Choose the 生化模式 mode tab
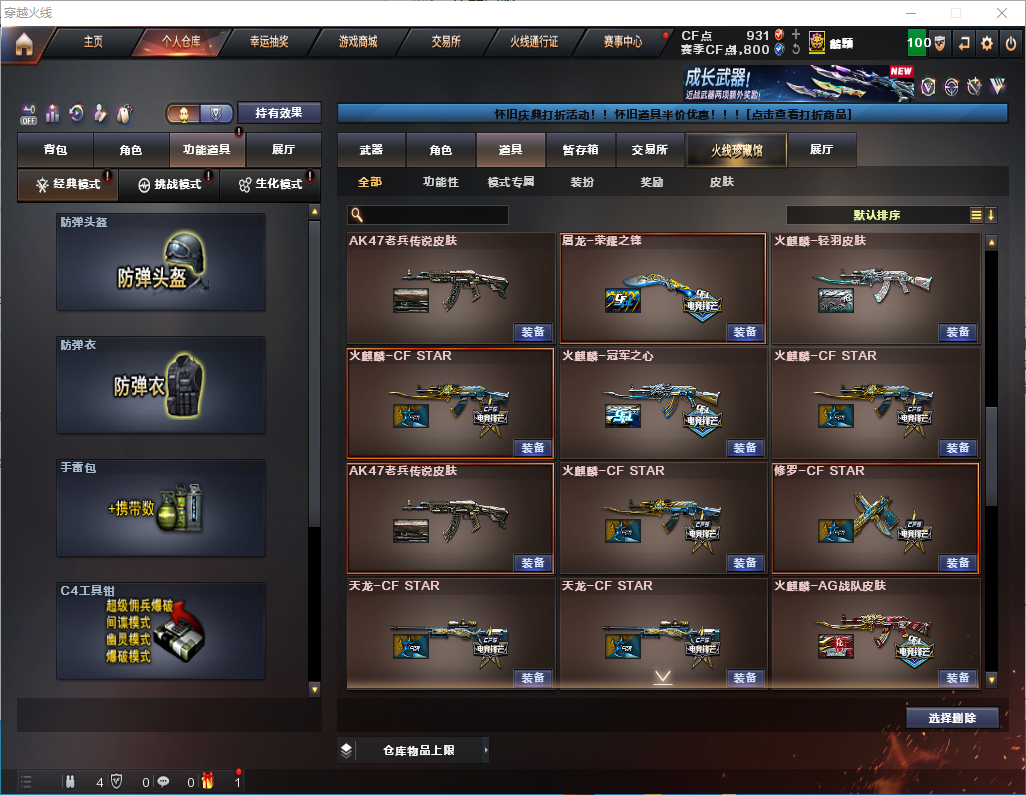1026x795 pixels. coord(270,185)
